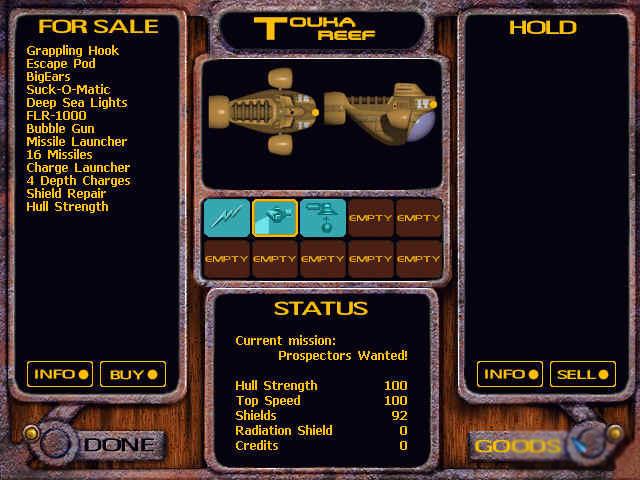Select Grappling Hook in the for-sale list
Screen dimensions: 640x480
(x=72, y=51)
